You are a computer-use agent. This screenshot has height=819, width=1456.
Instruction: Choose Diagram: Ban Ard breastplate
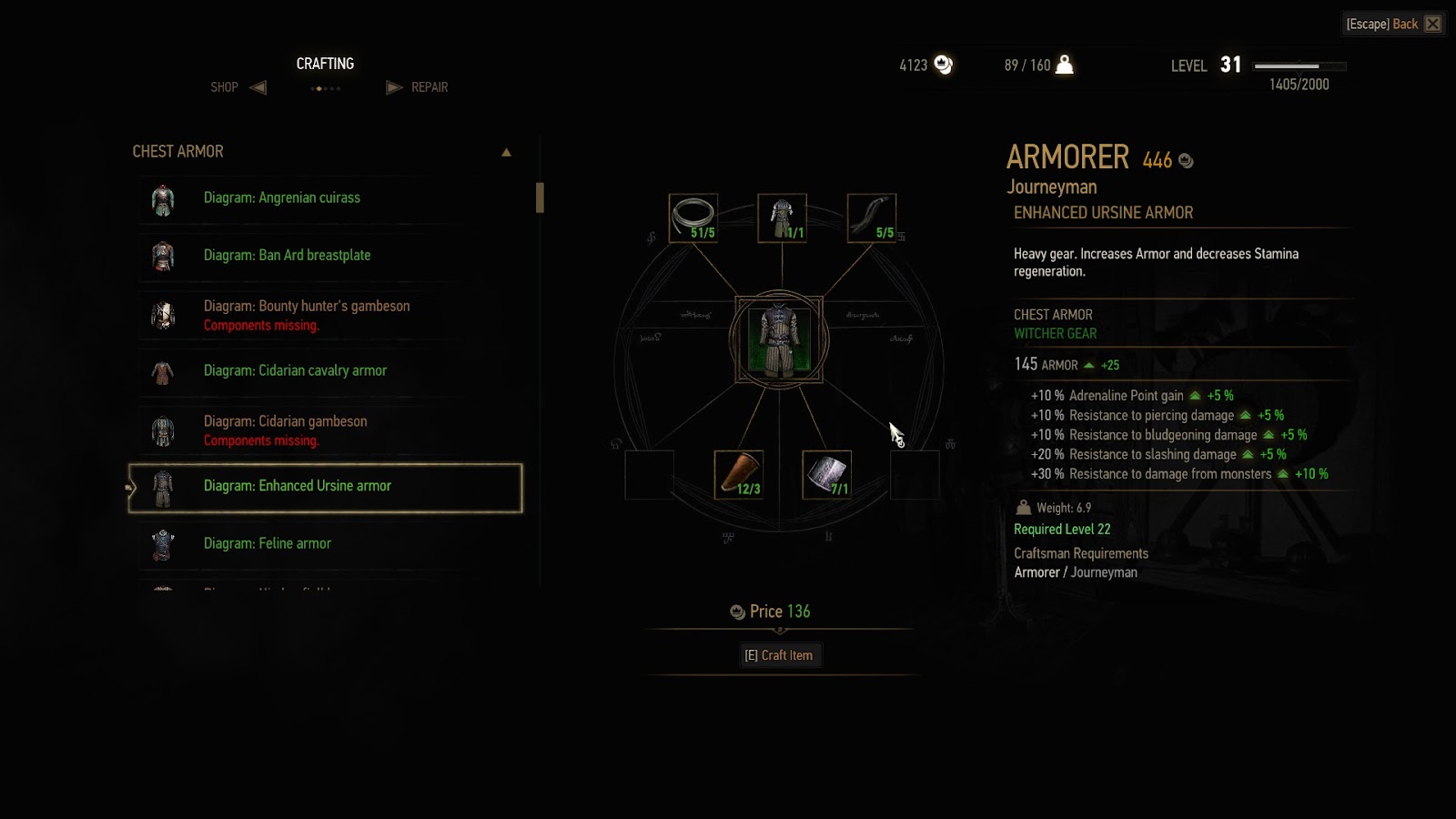[287, 256]
